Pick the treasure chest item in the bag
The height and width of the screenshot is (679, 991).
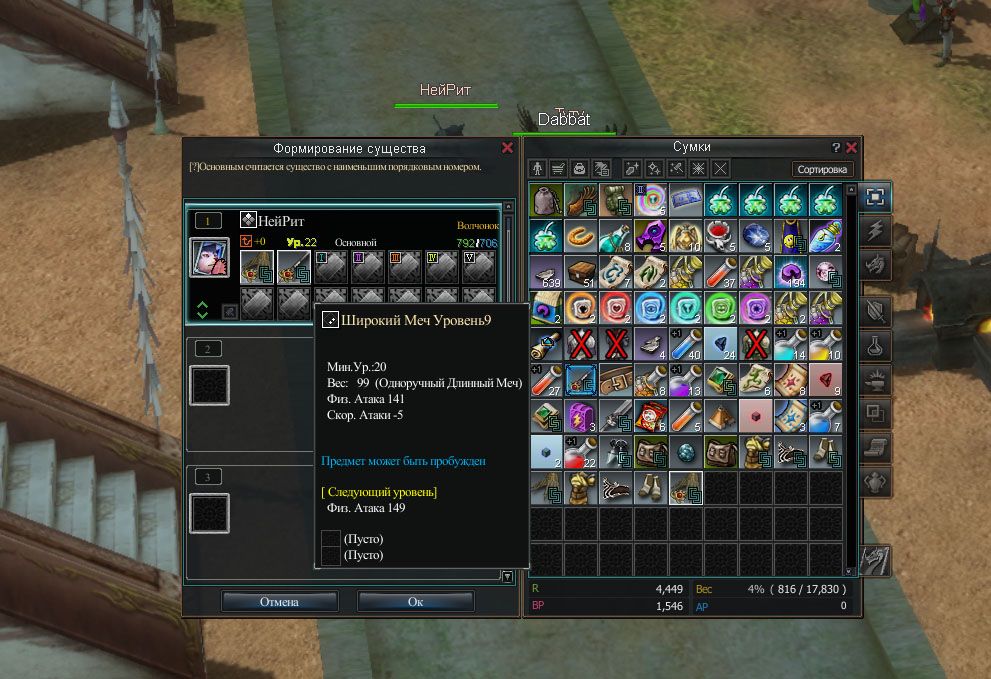[581, 272]
